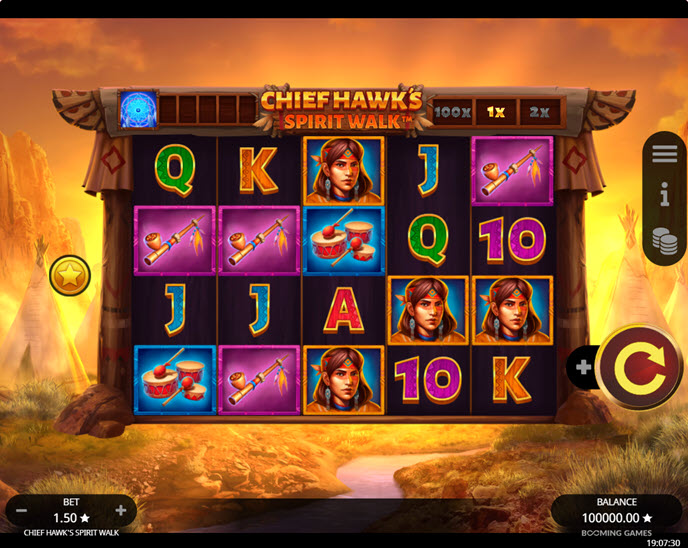Expand the plus button beside the spin control

[582, 367]
